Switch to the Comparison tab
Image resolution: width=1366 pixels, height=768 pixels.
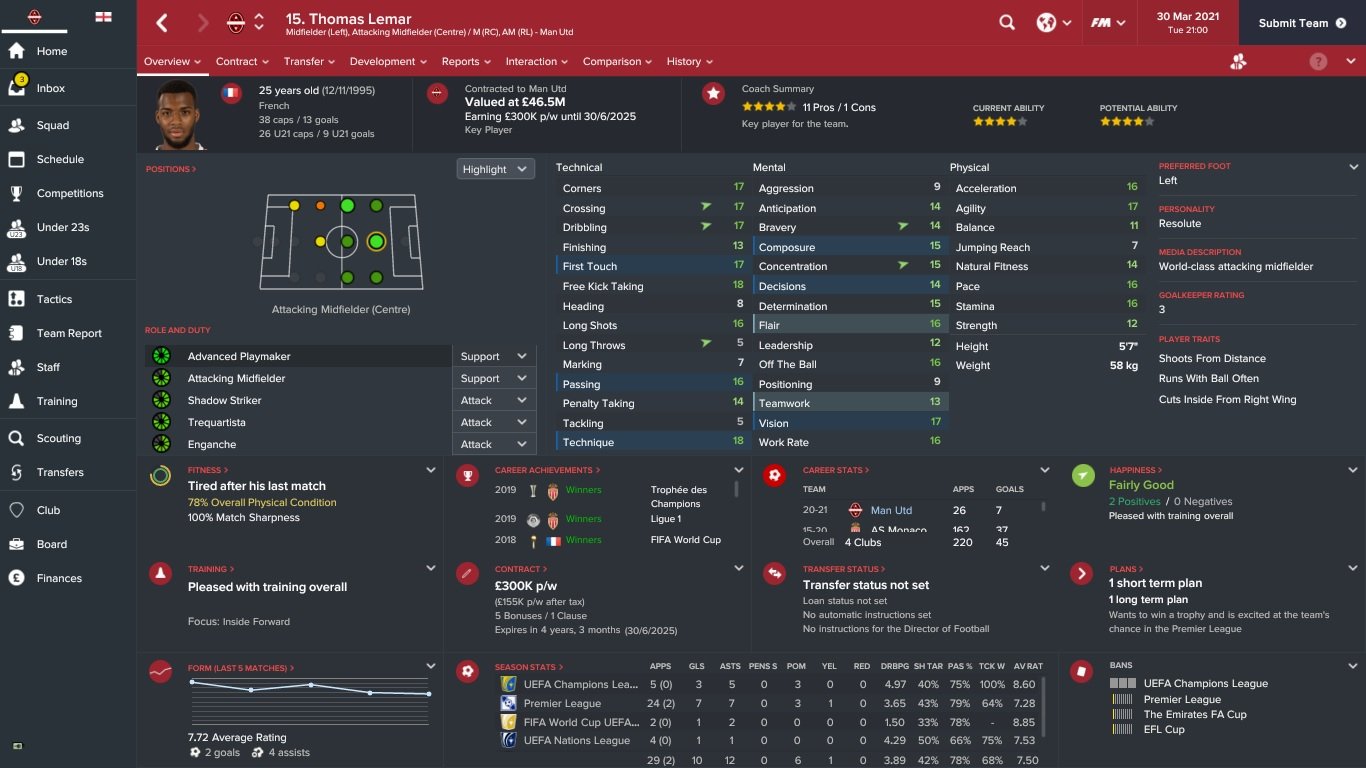(617, 62)
